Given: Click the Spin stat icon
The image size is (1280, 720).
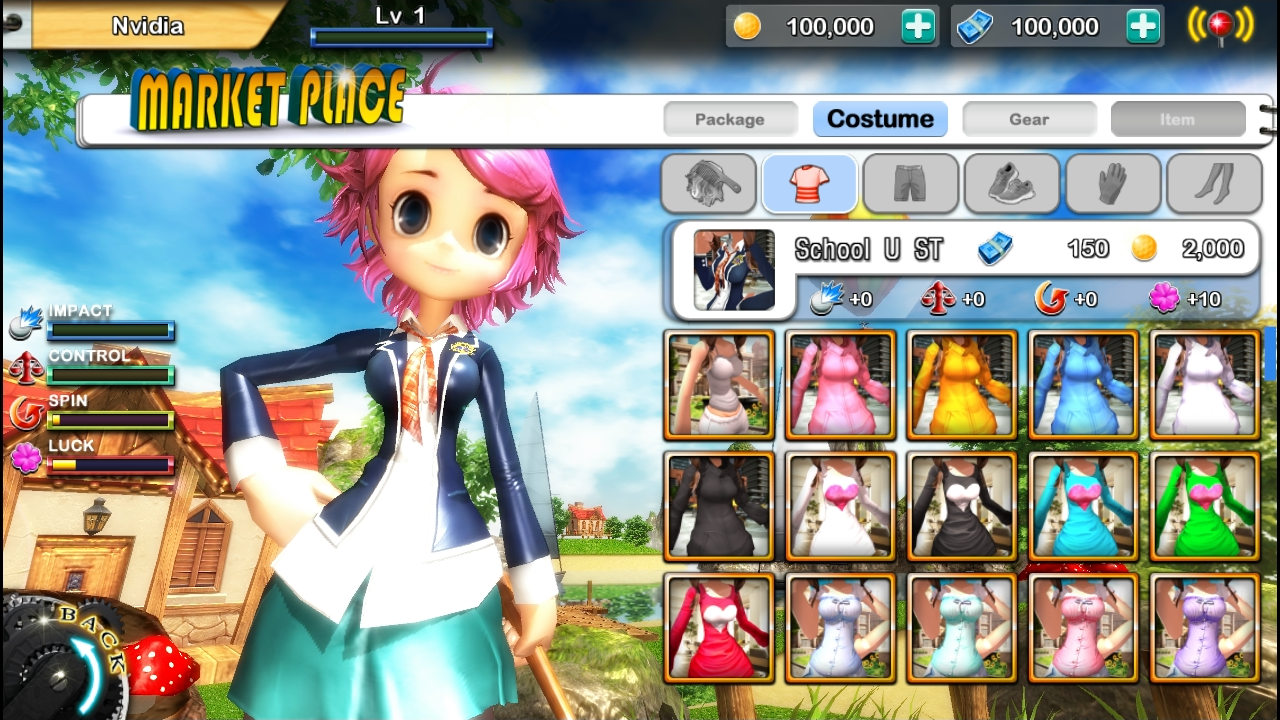Looking at the screenshot, I should click(25, 413).
